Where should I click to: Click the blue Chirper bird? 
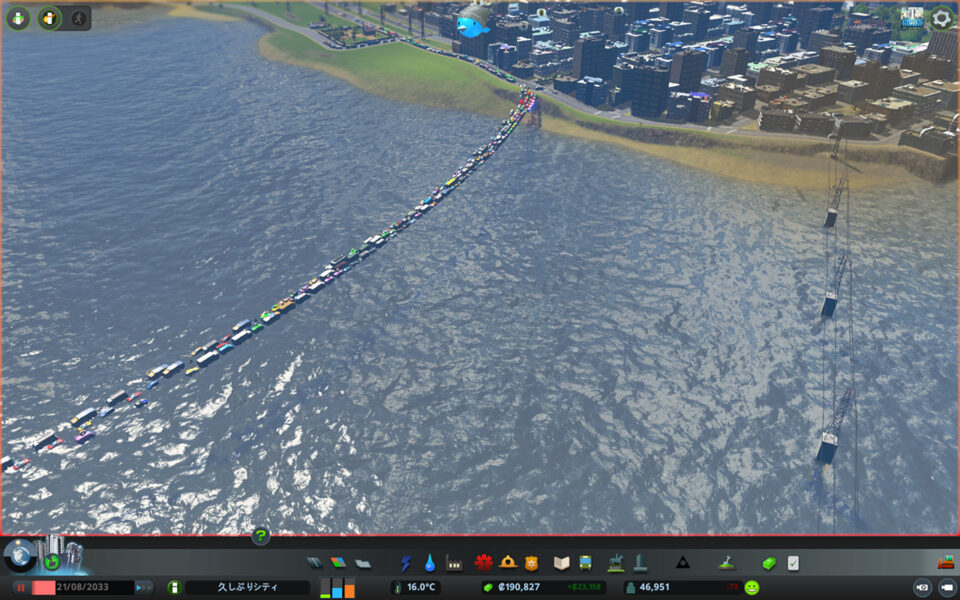coord(473,20)
